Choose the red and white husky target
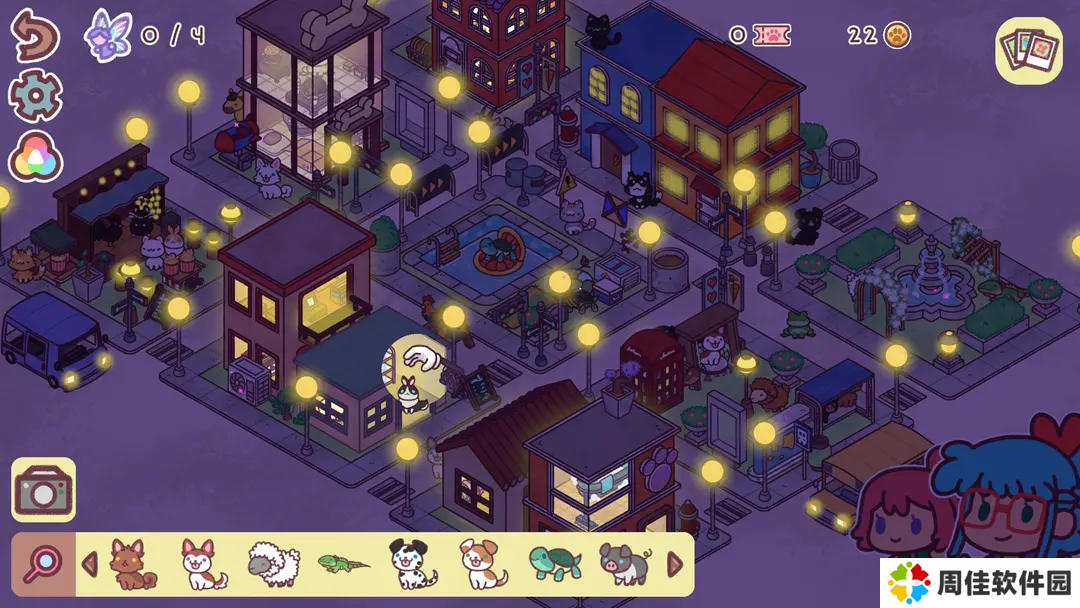 [x=204, y=564]
